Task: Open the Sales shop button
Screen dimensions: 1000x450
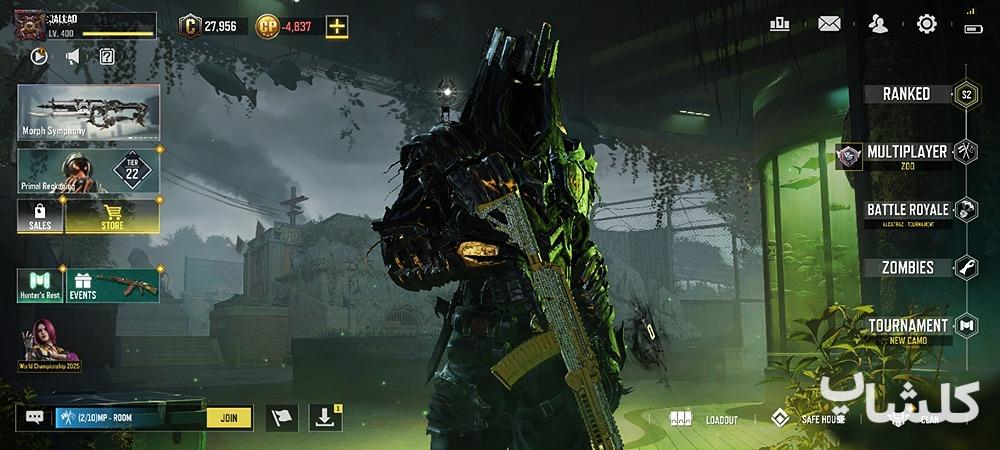Action: point(40,216)
